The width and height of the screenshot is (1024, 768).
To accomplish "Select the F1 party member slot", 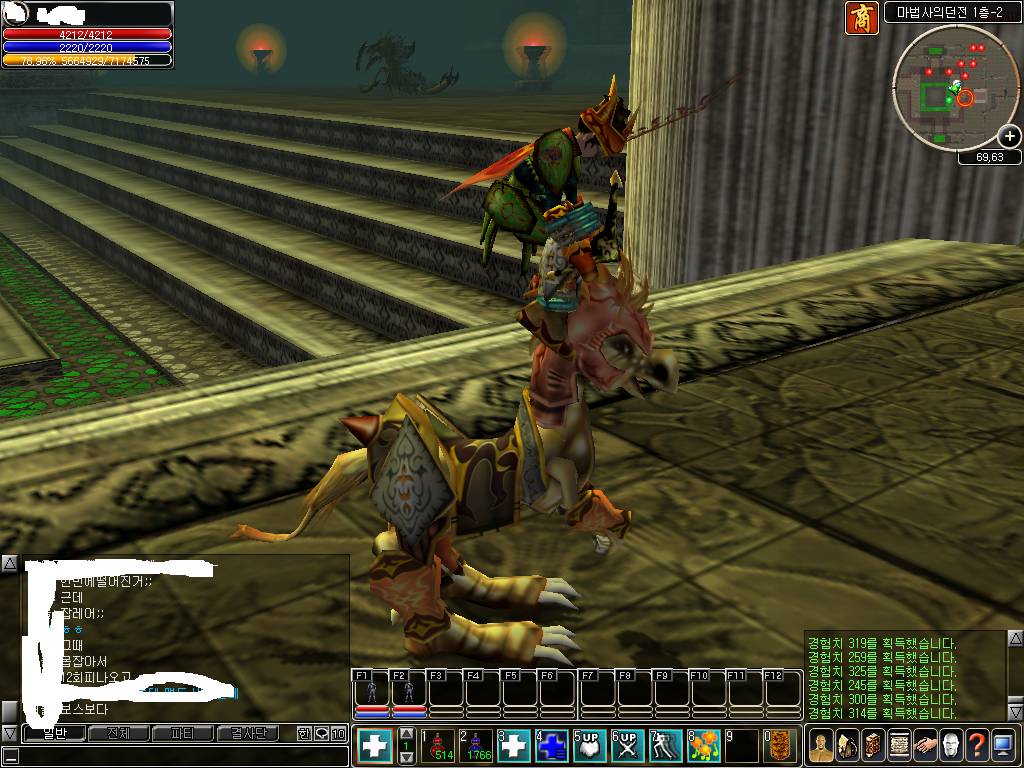I will (x=371, y=694).
